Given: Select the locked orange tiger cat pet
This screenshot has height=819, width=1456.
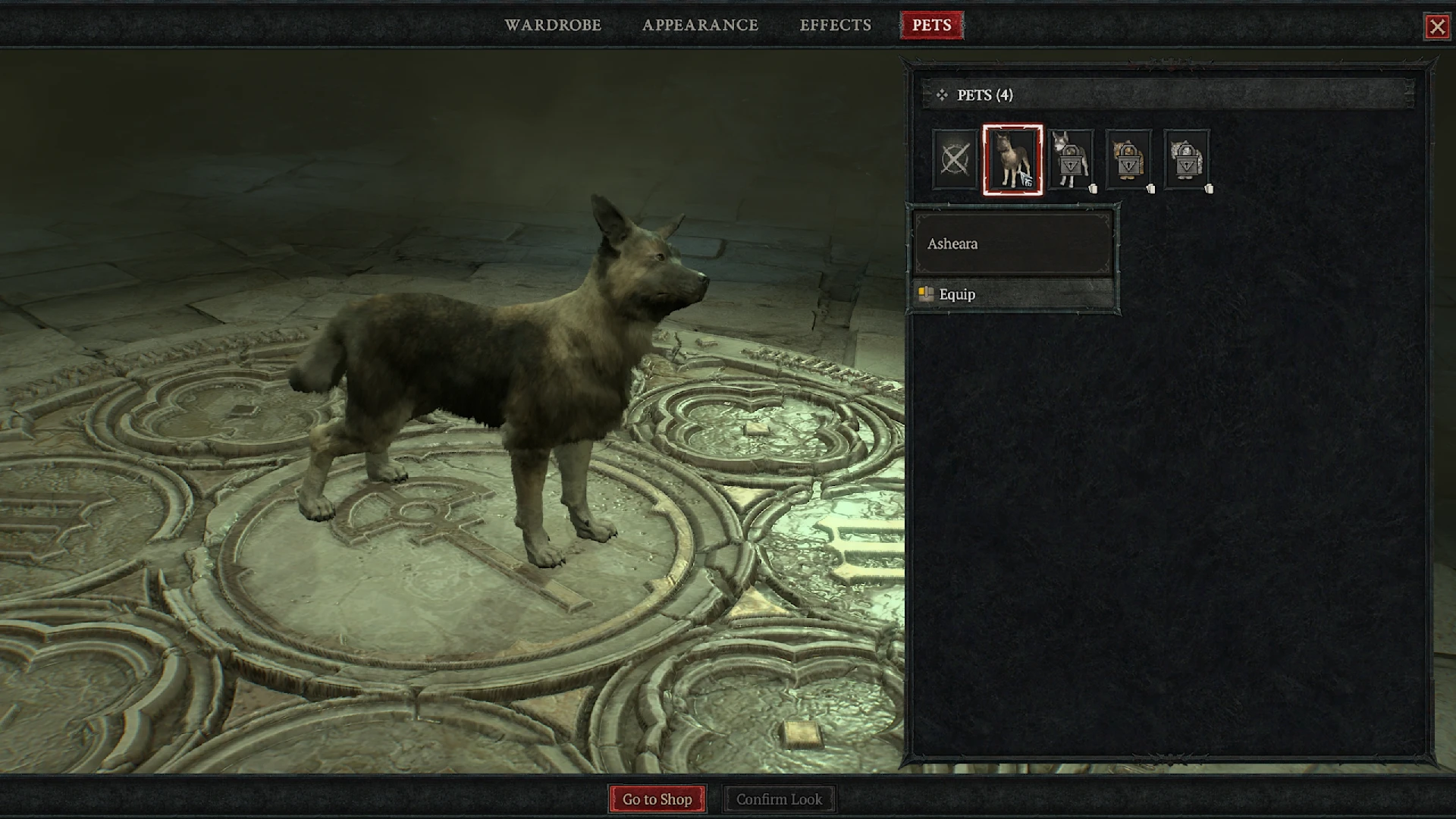Looking at the screenshot, I should click(1128, 159).
